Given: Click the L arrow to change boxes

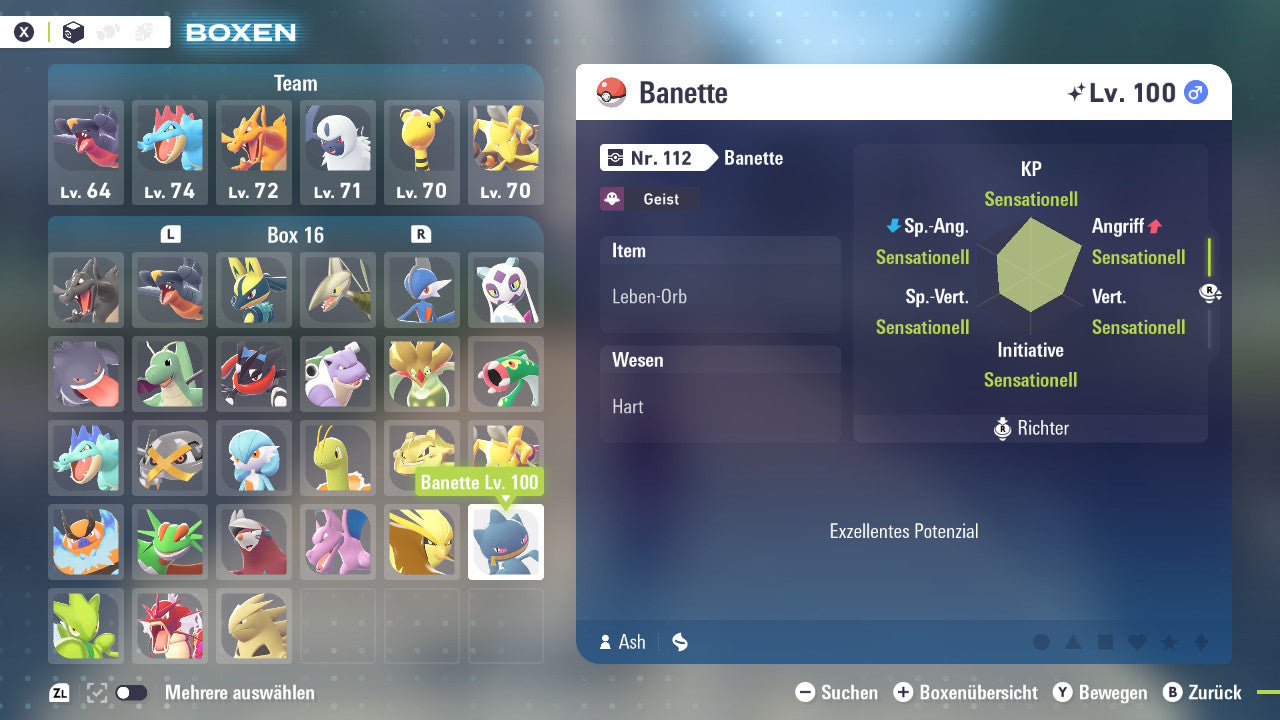Looking at the screenshot, I should click(170, 234).
